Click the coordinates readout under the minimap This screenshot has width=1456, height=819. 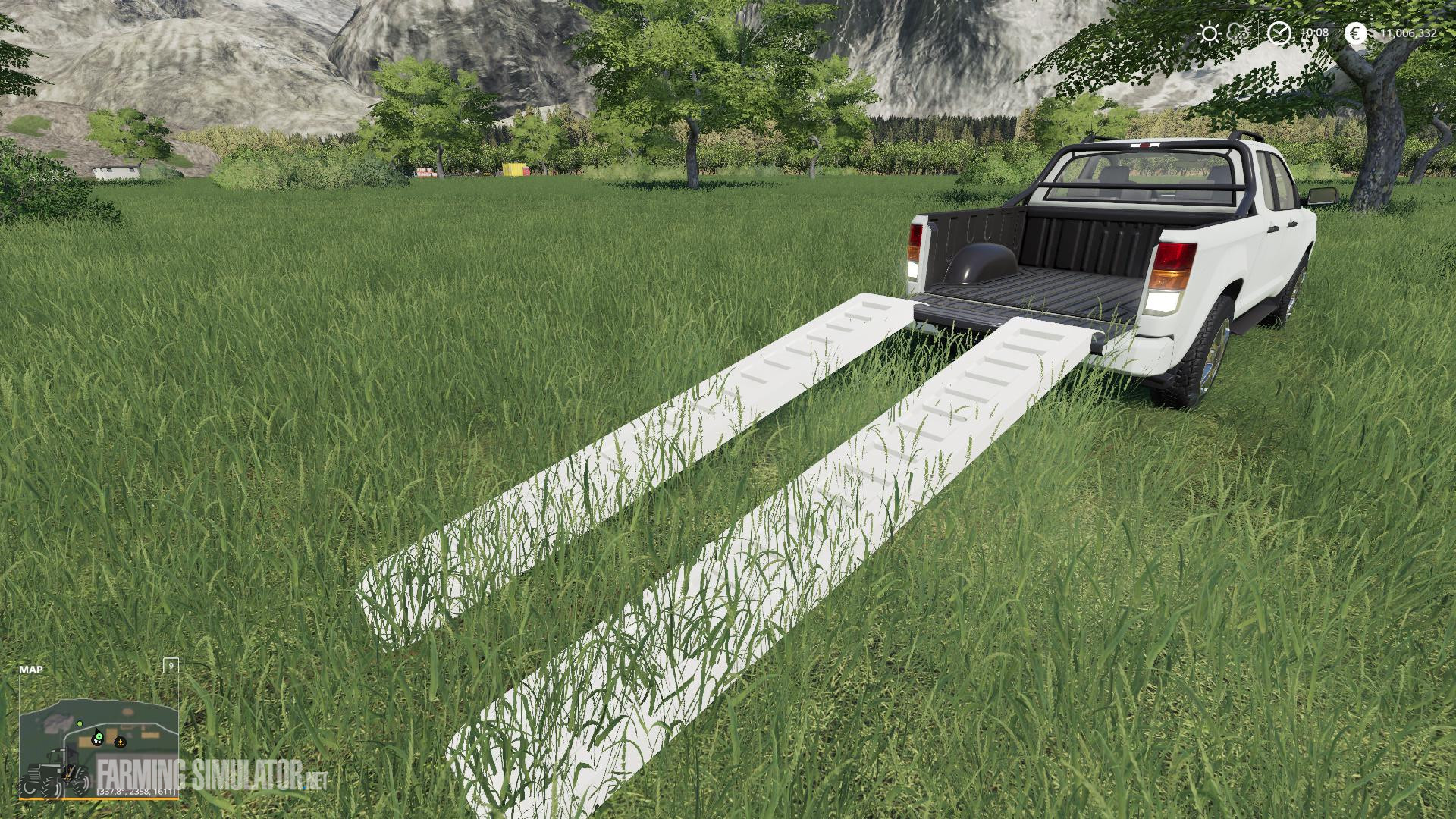click(136, 792)
